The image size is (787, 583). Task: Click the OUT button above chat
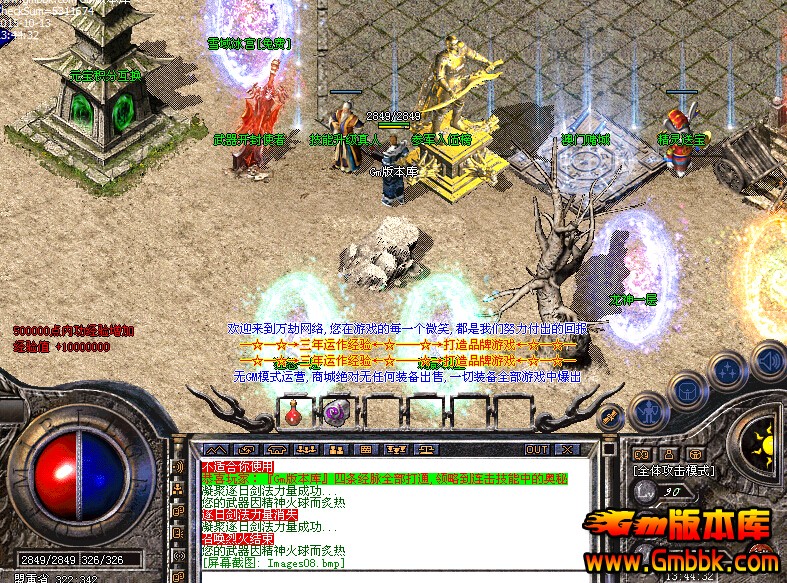537,450
